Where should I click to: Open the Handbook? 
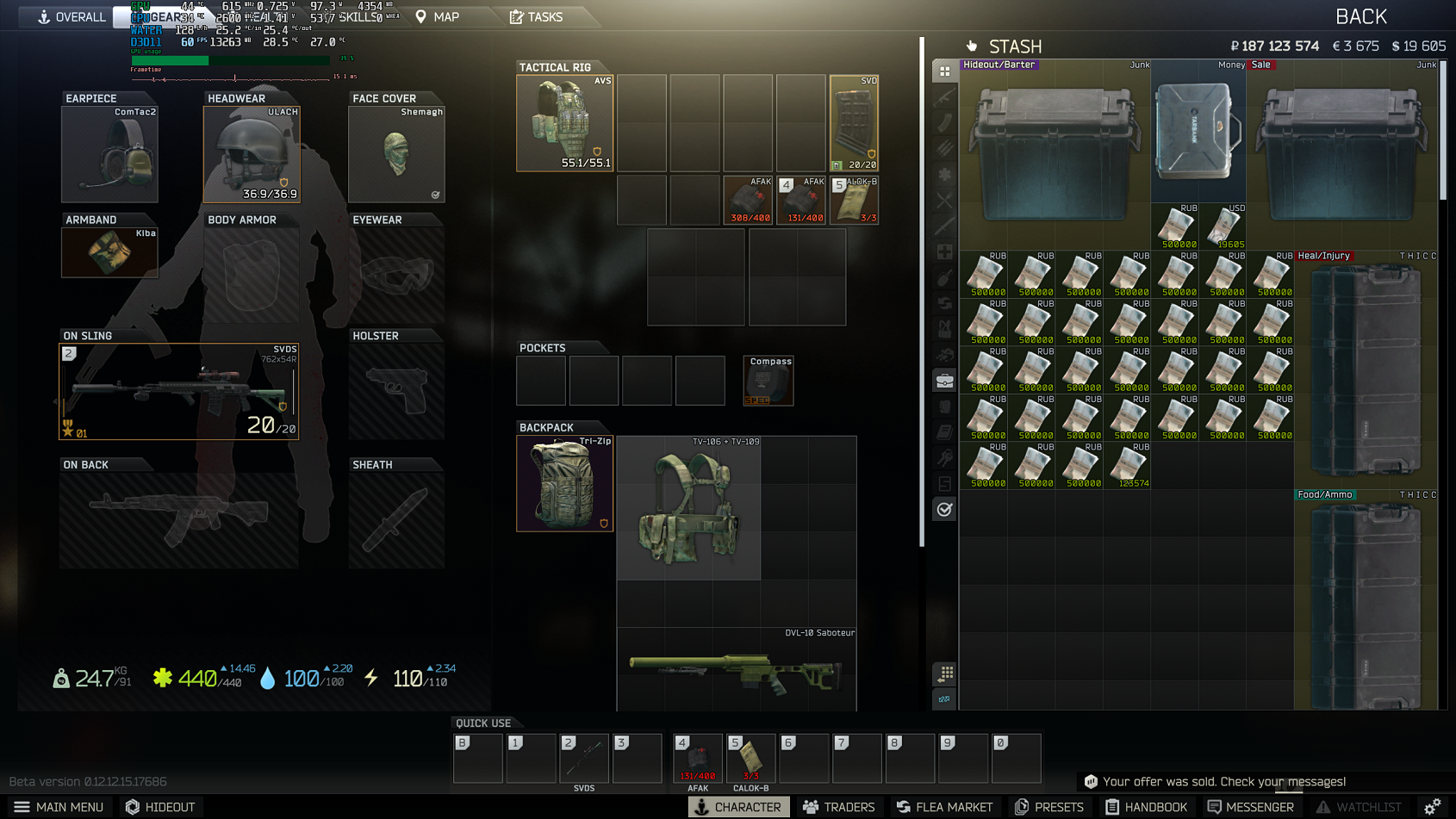click(x=1147, y=807)
